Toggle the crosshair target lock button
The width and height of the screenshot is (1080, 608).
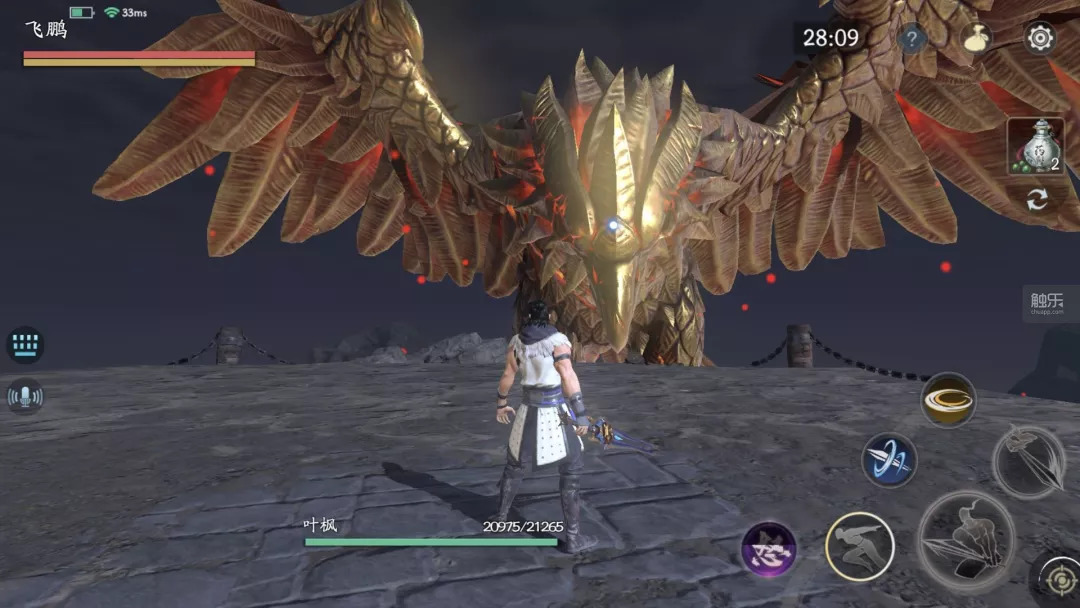[x=1058, y=579]
